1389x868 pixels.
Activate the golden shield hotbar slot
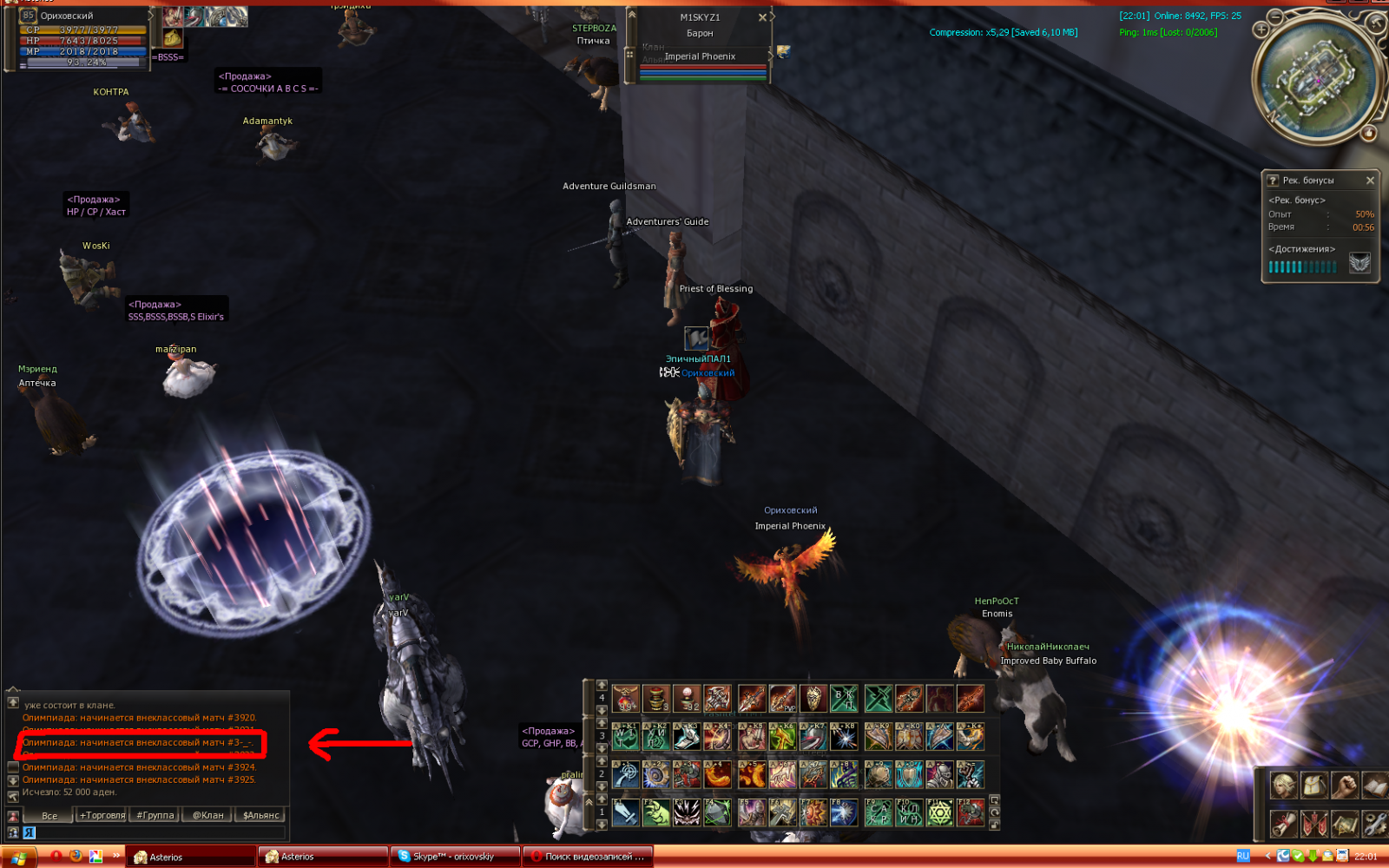coord(813,698)
